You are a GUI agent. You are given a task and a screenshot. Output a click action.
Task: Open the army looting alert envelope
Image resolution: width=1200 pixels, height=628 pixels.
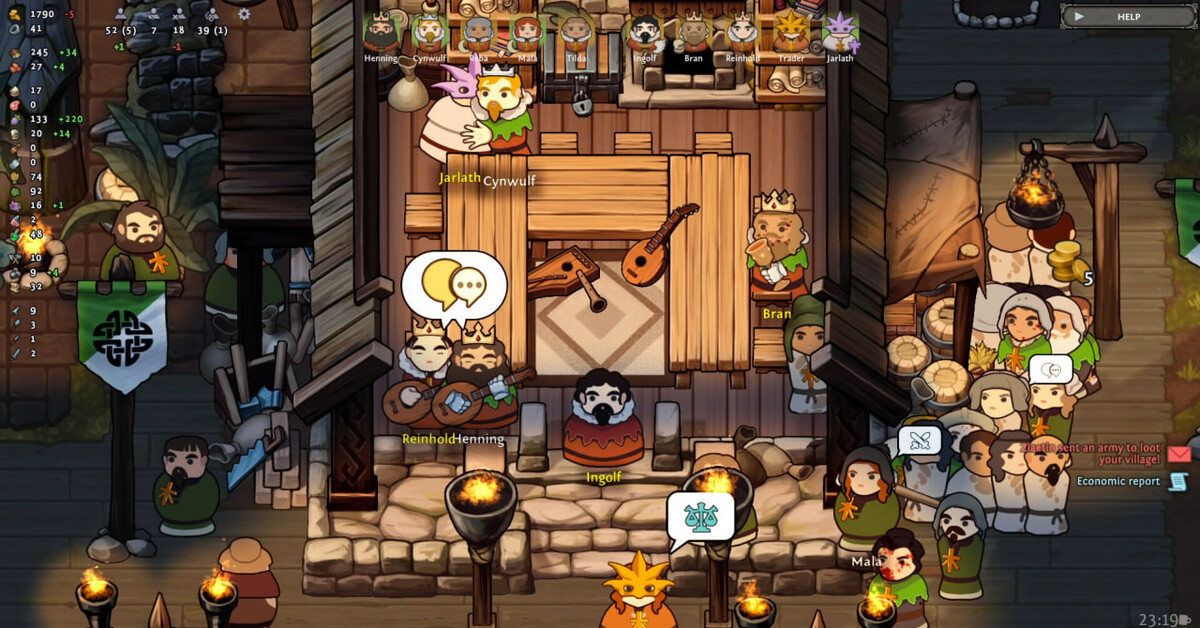pyautogui.click(x=1179, y=454)
